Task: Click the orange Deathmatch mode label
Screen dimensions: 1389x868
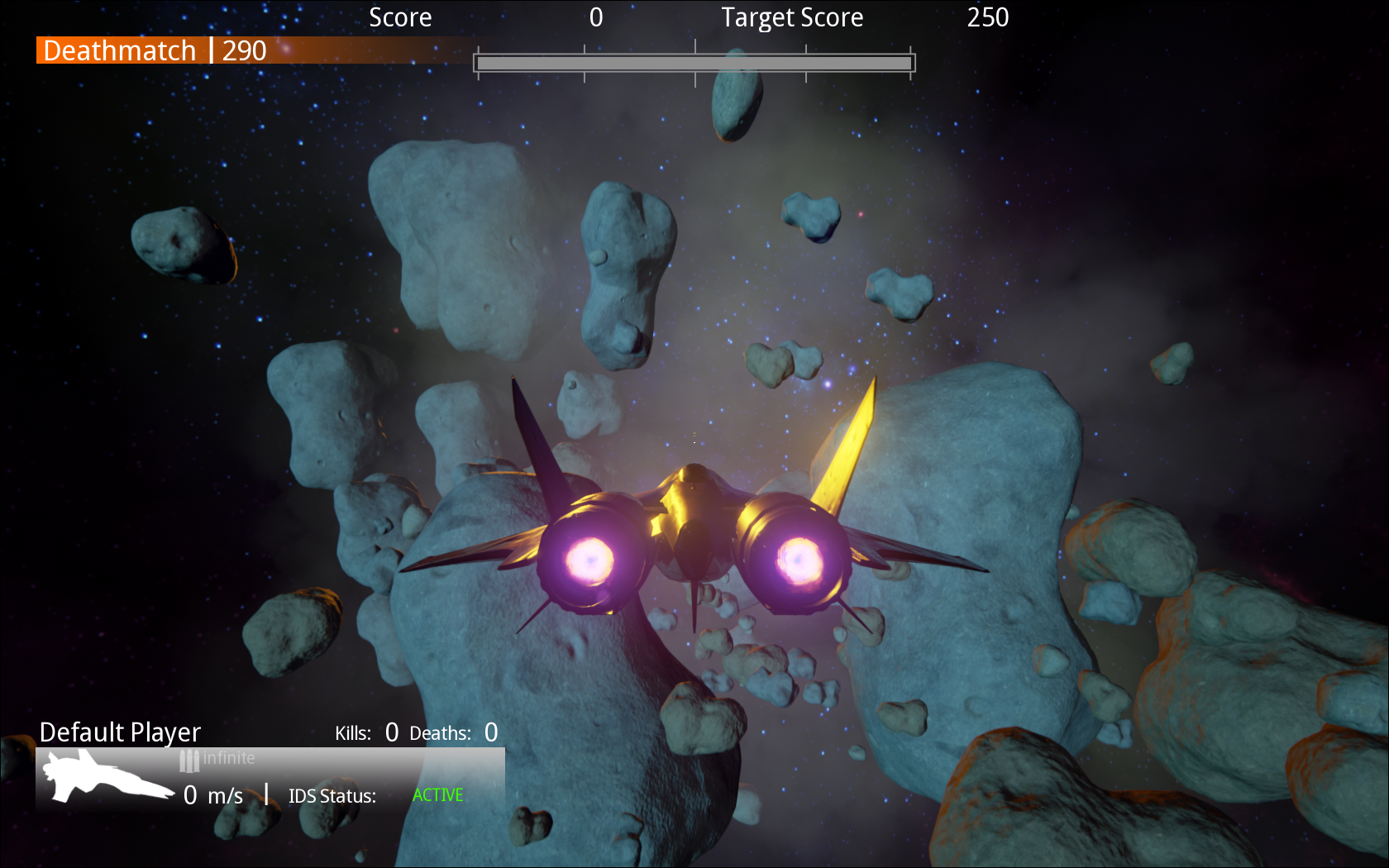Action: [x=120, y=51]
